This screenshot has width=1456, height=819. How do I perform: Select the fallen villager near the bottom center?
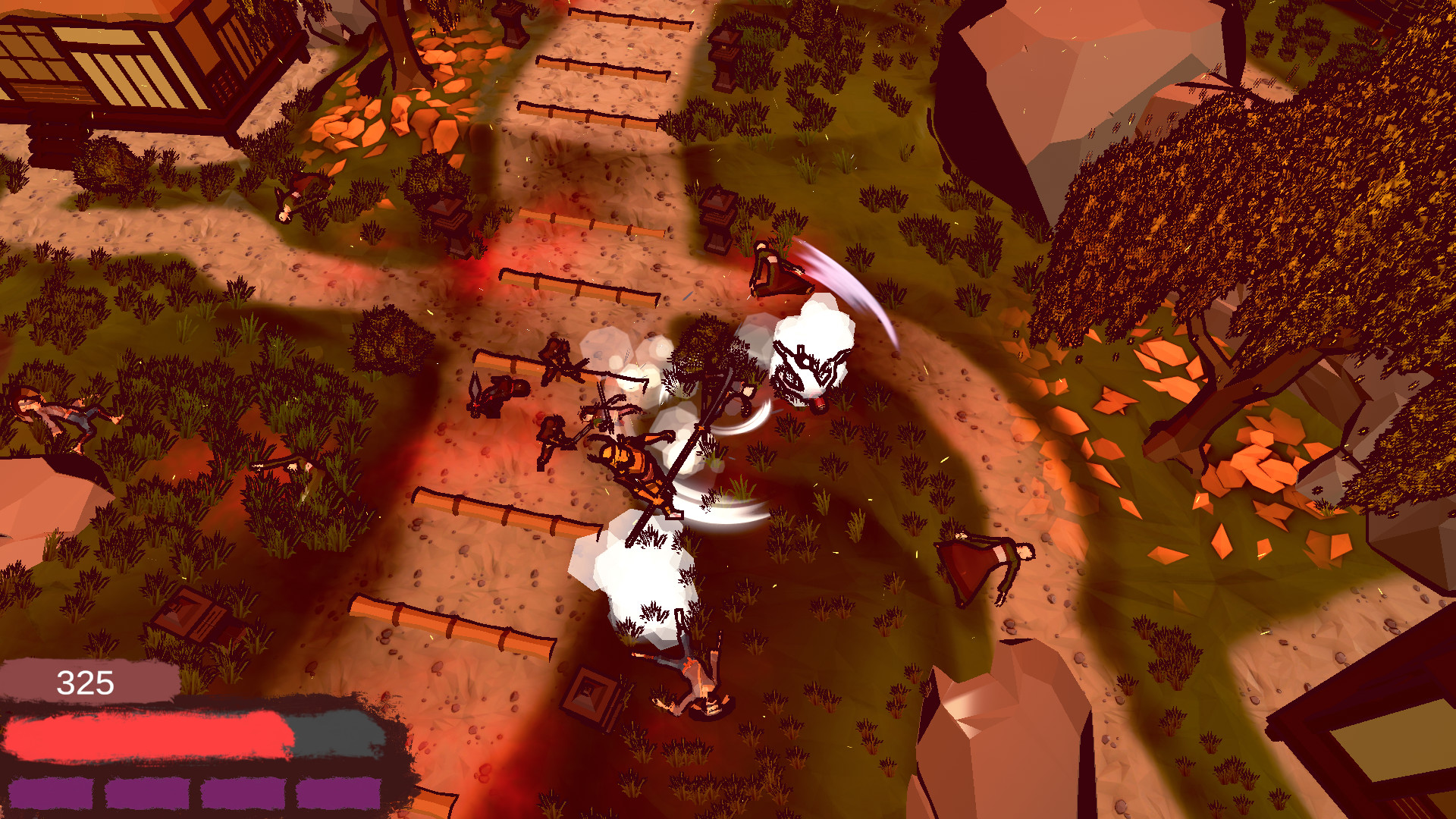(x=698, y=682)
